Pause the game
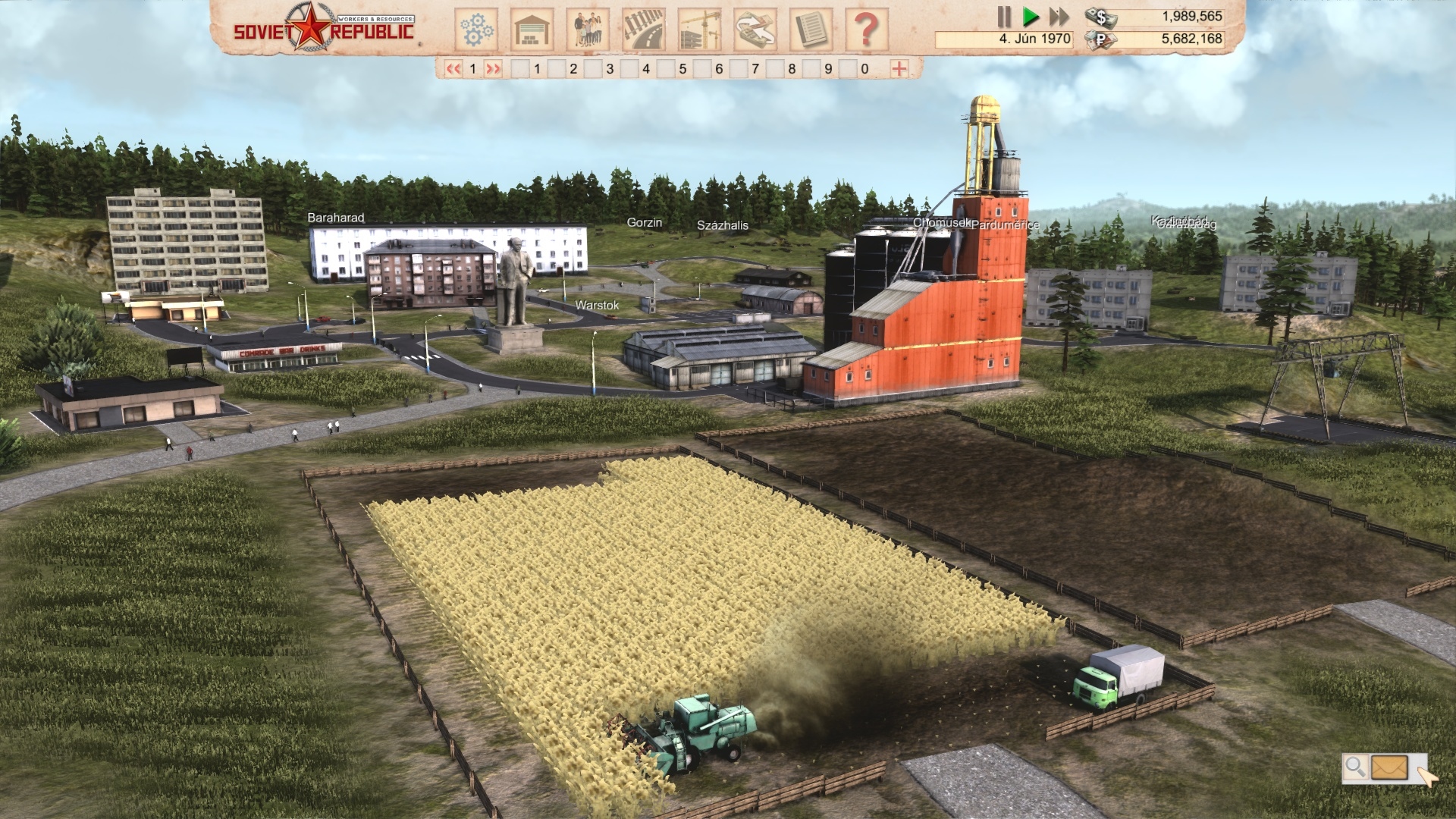Viewport: 1456px width, 819px height. pyautogui.click(x=1004, y=17)
